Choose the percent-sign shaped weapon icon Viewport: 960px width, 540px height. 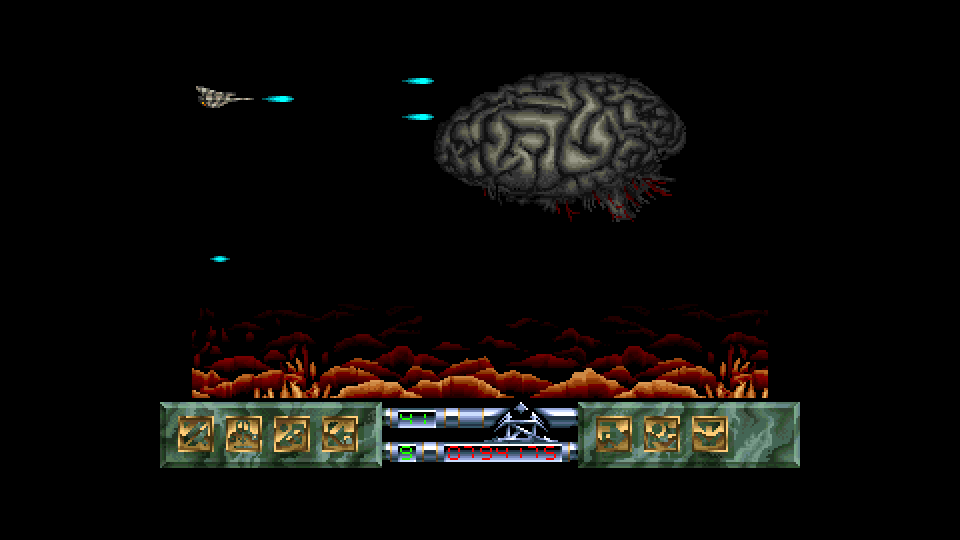click(x=291, y=434)
